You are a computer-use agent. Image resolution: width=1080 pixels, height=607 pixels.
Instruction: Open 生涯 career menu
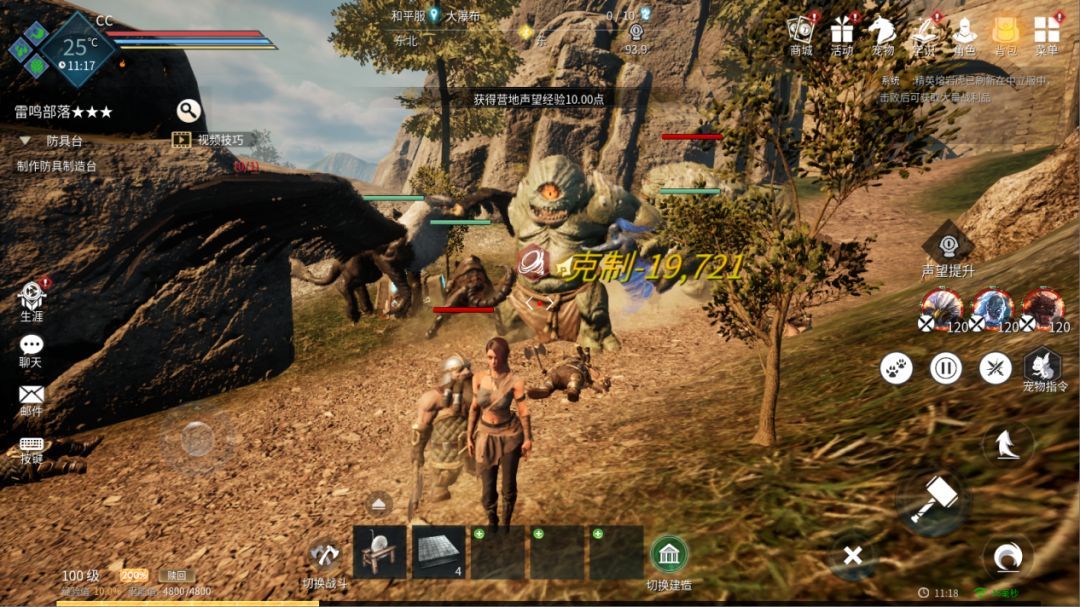pyautogui.click(x=32, y=296)
